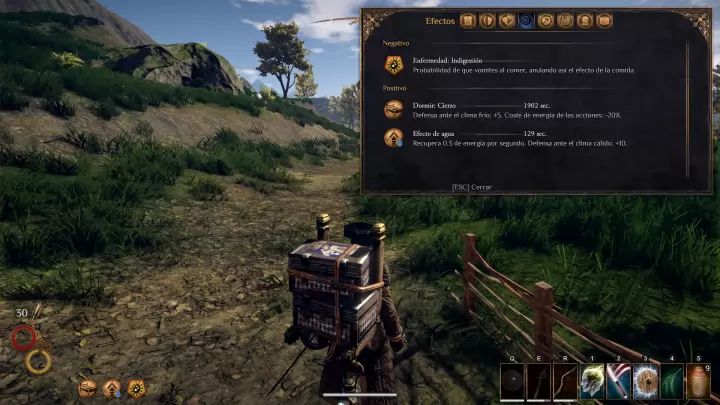Activate the glowing shield skill in slot 3
The image size is (720, 405).
pos(645,383)
